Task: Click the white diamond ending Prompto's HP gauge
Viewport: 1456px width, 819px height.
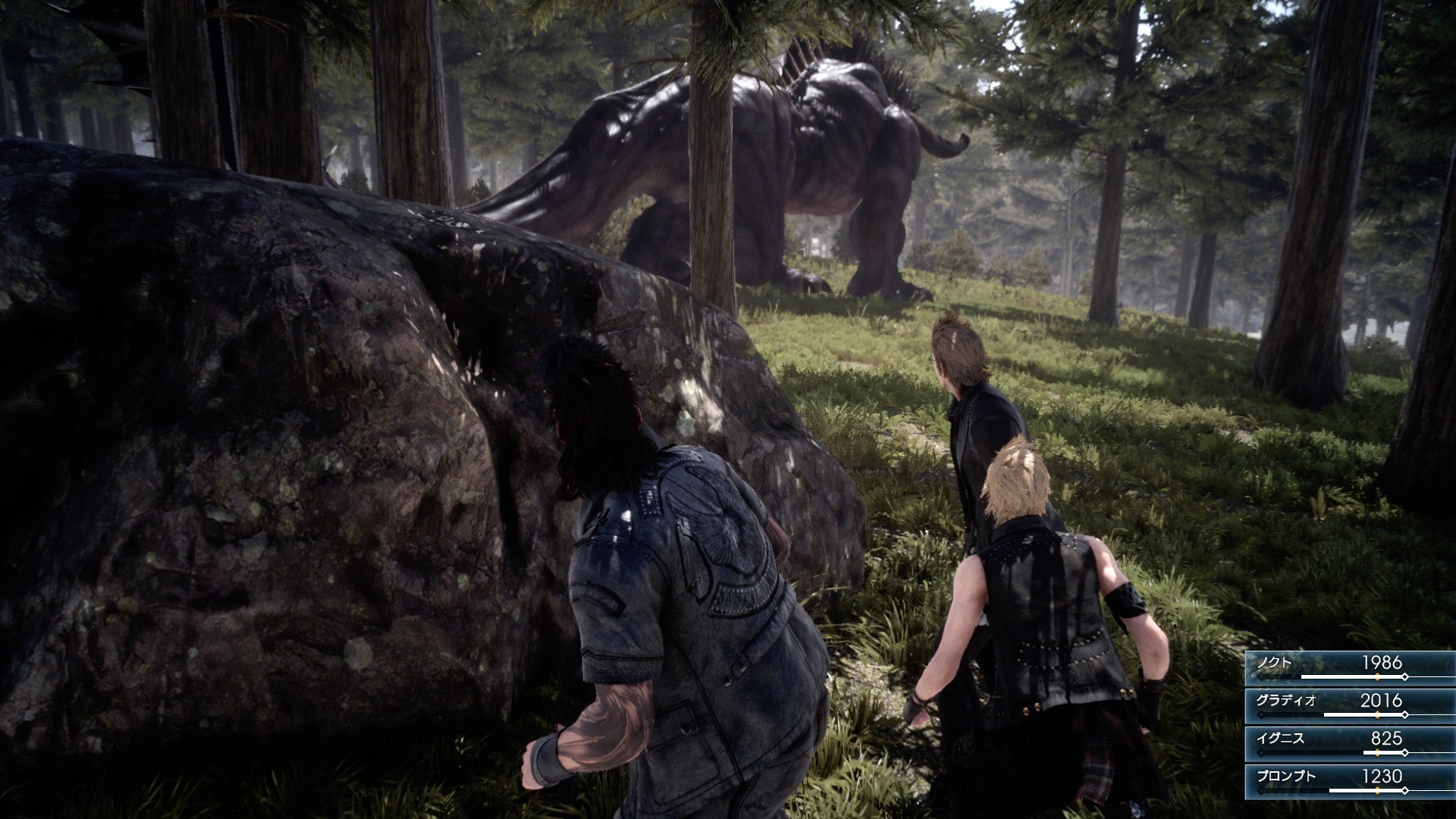Action: click(1404, 790)
